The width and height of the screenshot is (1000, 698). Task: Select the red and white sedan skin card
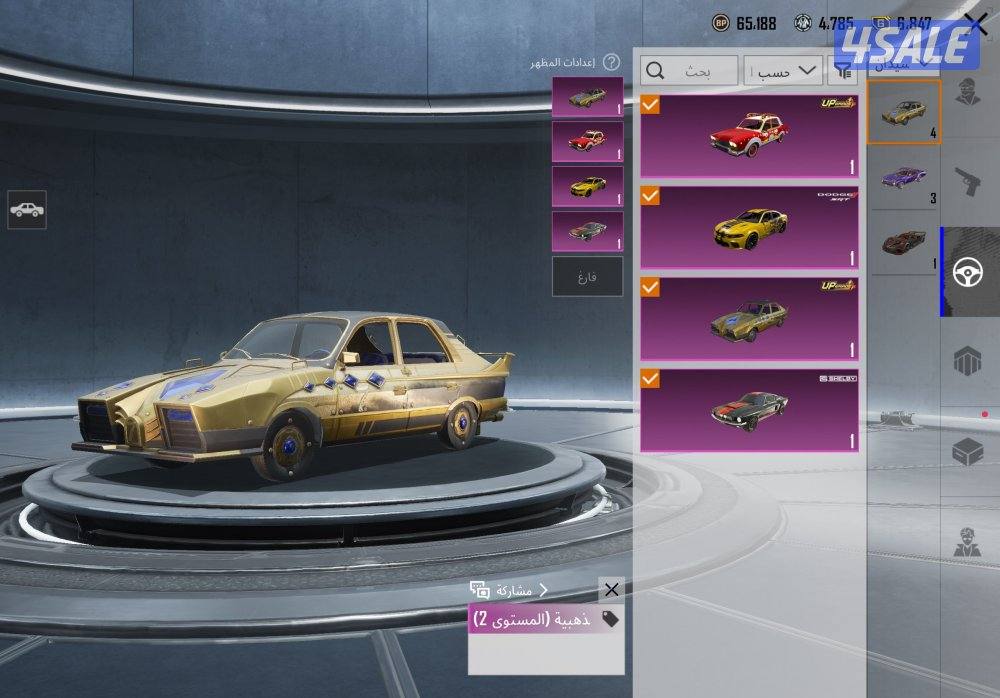click(x=749, y=136)
